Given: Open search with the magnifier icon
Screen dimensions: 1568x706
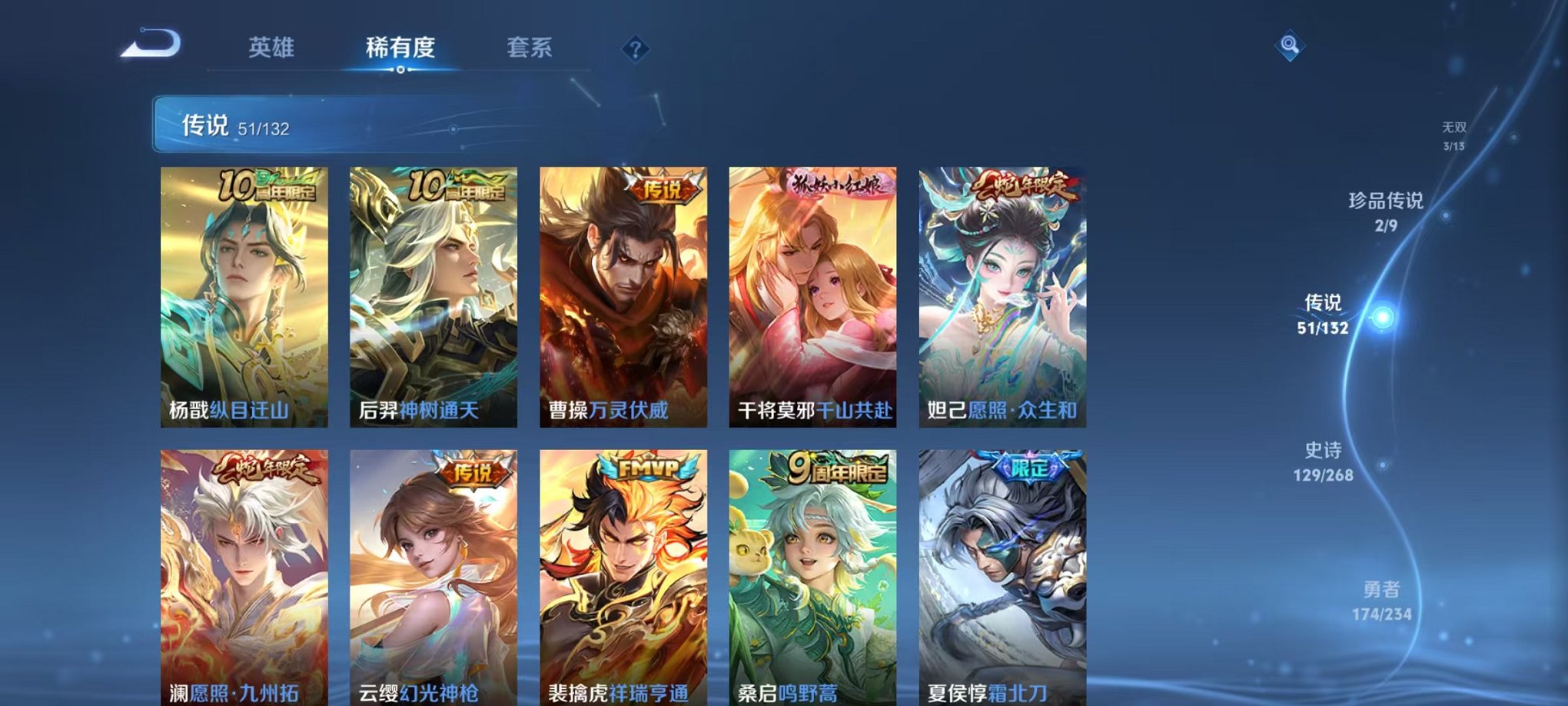Looking at the screenshot, I should coord(1291,46).
